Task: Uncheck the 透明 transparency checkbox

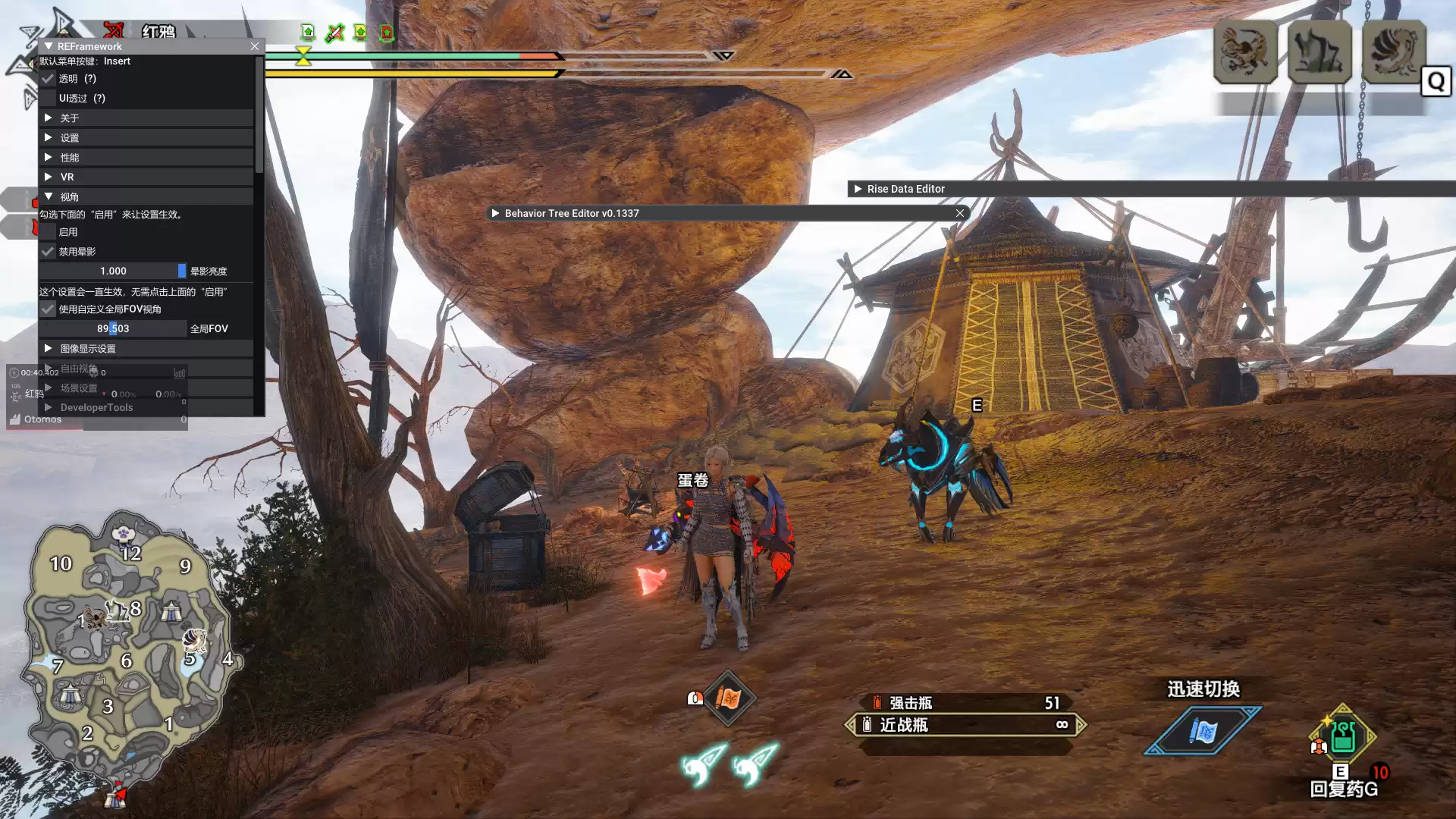Action: [48, 78]
